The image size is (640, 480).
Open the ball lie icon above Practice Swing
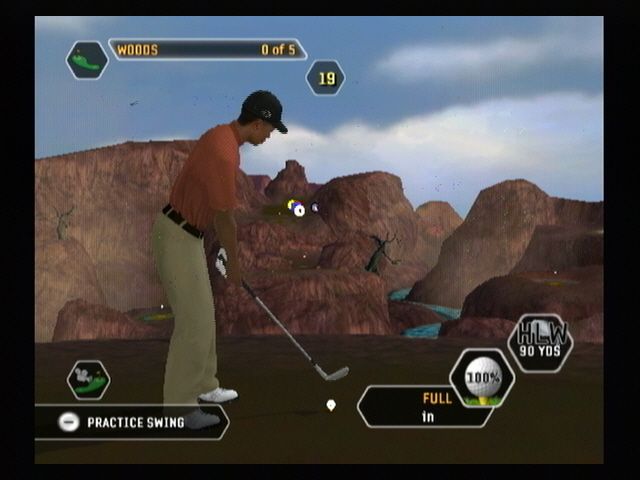(x=88, y=379)
